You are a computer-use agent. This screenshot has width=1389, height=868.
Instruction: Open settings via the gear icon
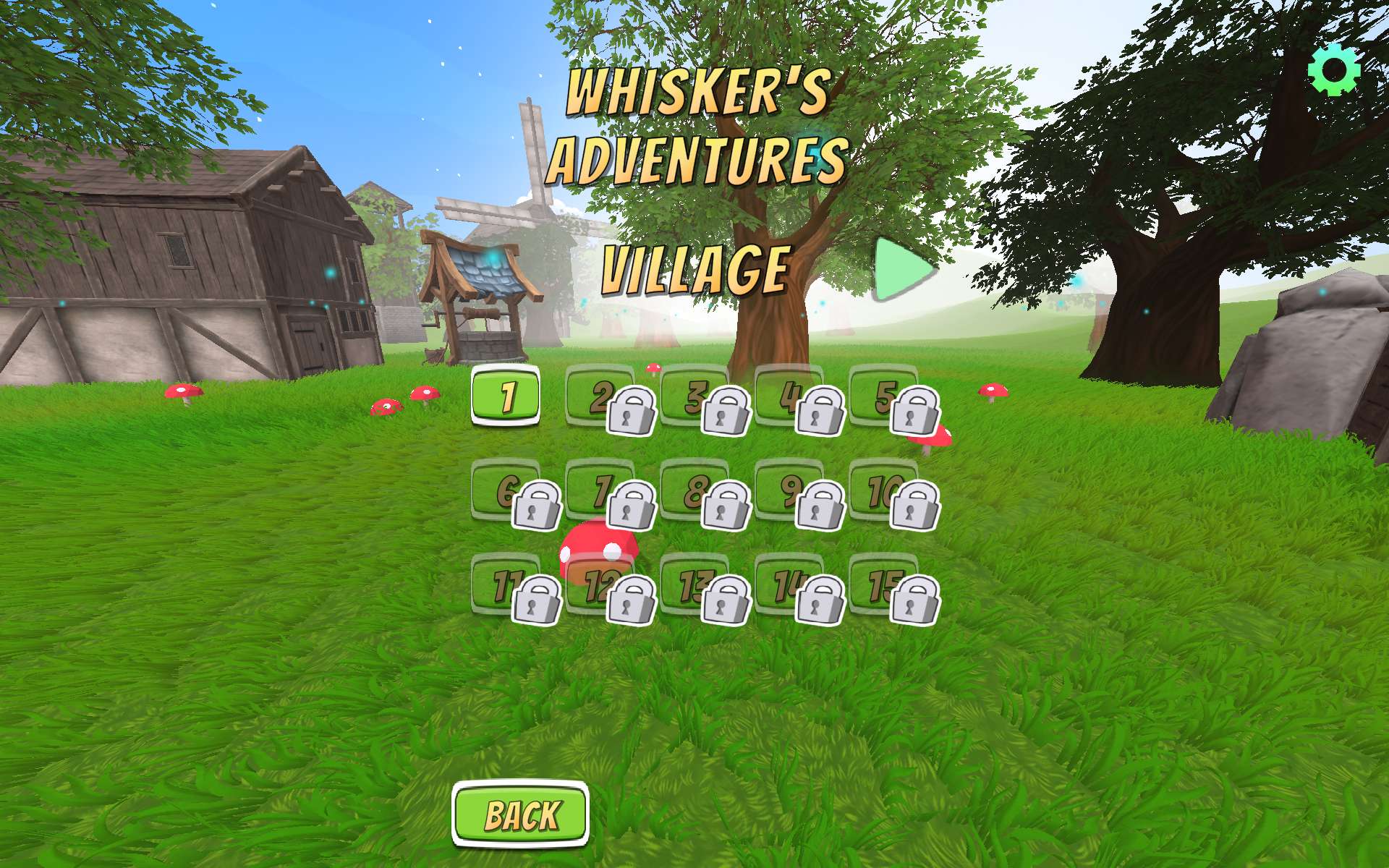point(1334,69)
